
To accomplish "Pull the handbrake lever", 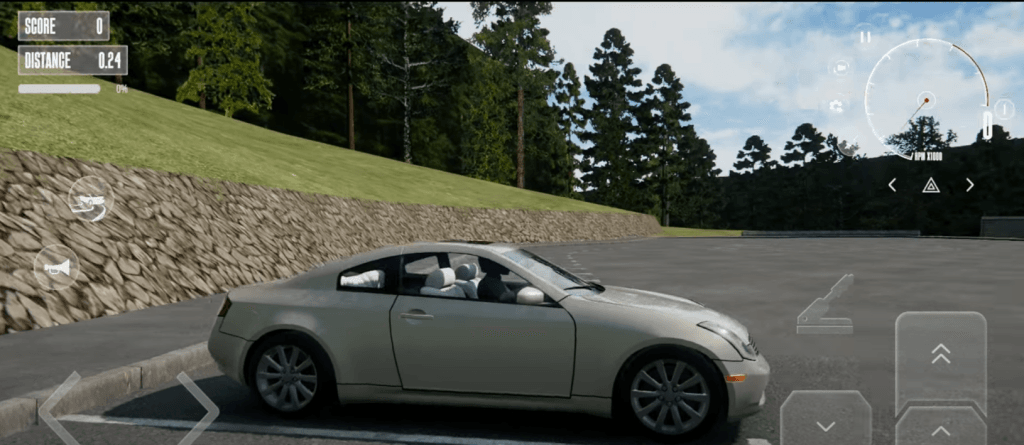I will (x=826, y=305).
